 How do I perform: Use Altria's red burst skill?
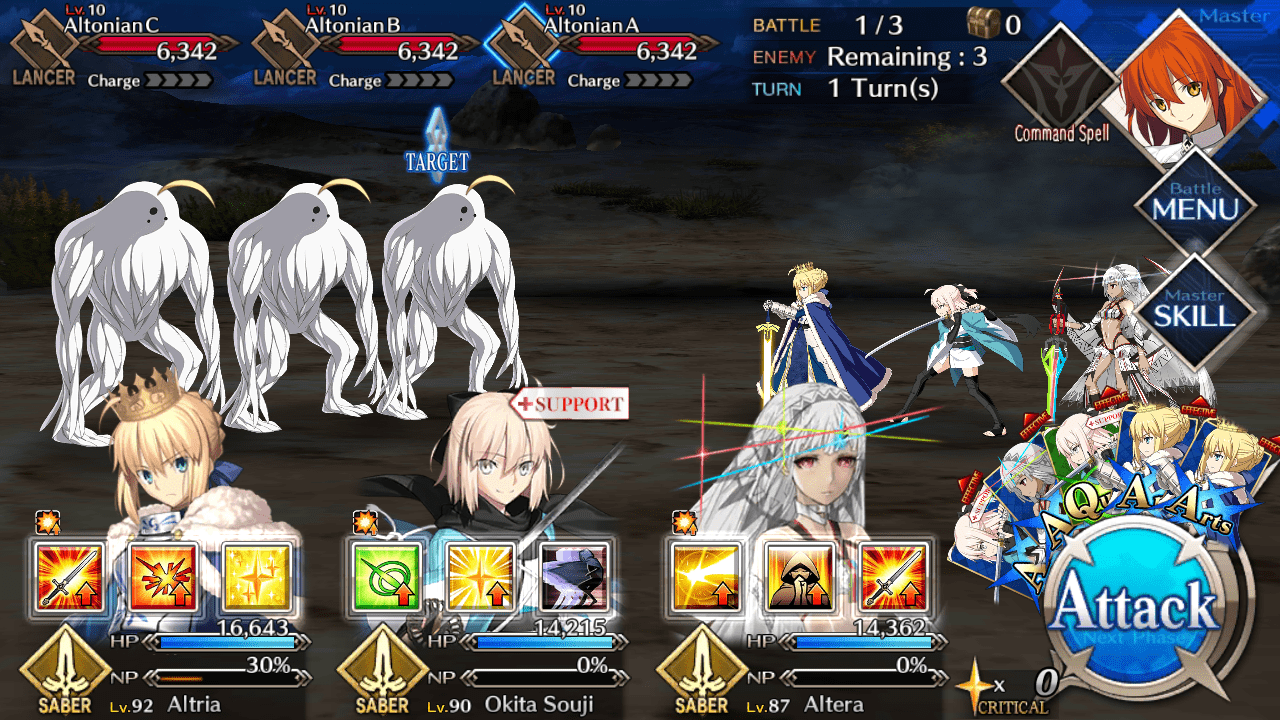163,577
